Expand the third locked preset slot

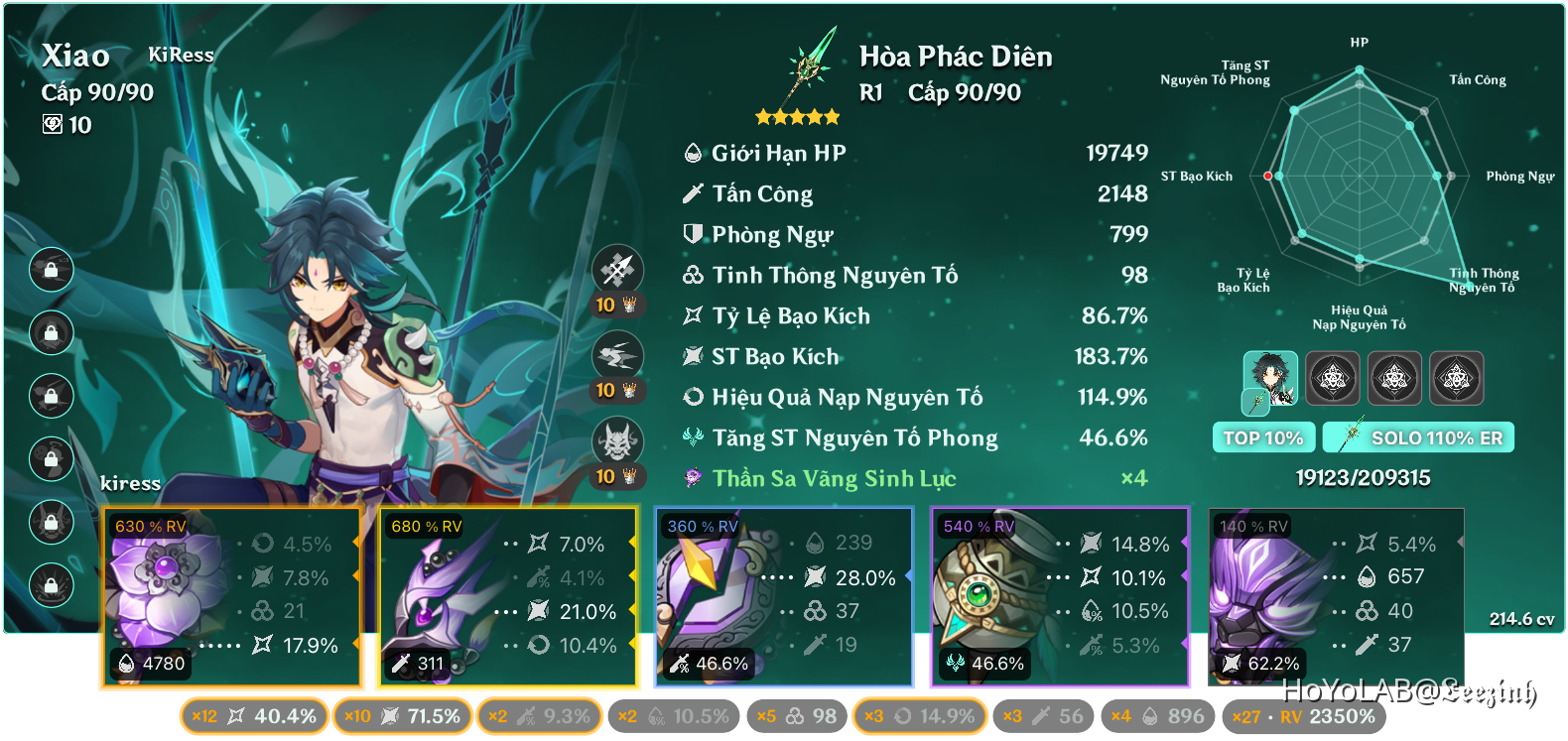[x=1455, y=378]
